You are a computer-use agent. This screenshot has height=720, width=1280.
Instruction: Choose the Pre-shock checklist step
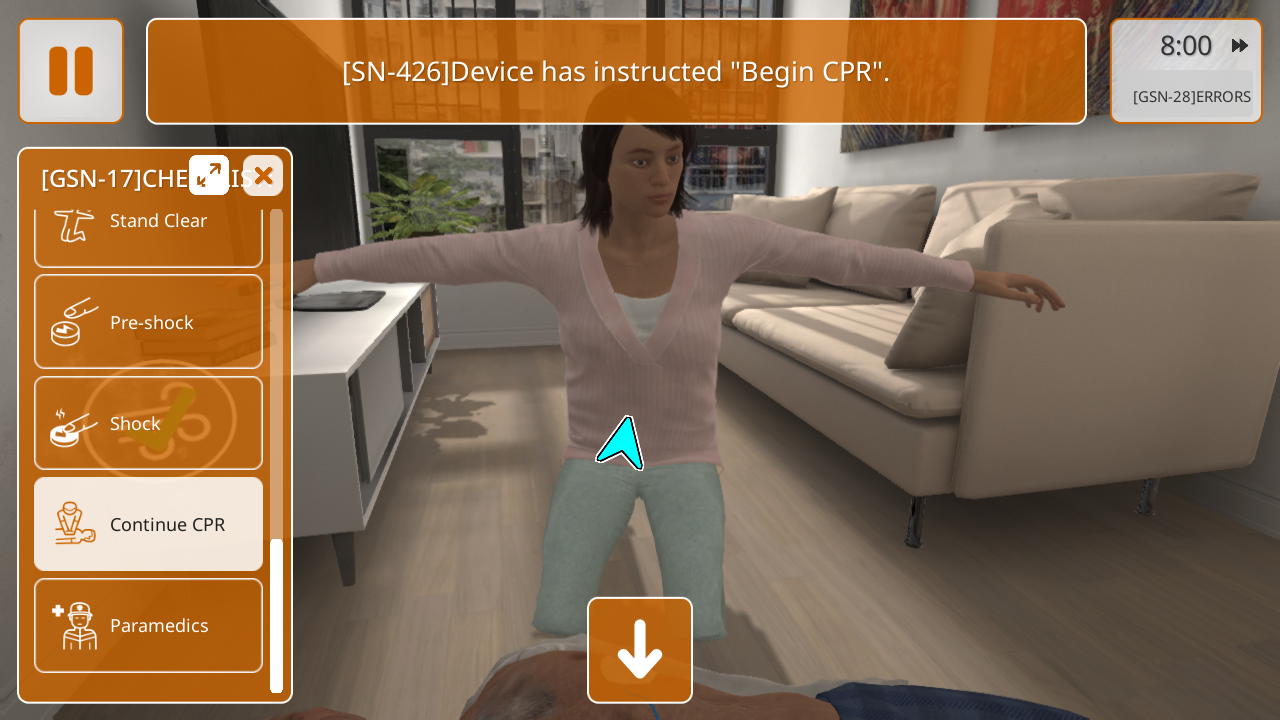(148, 322)
